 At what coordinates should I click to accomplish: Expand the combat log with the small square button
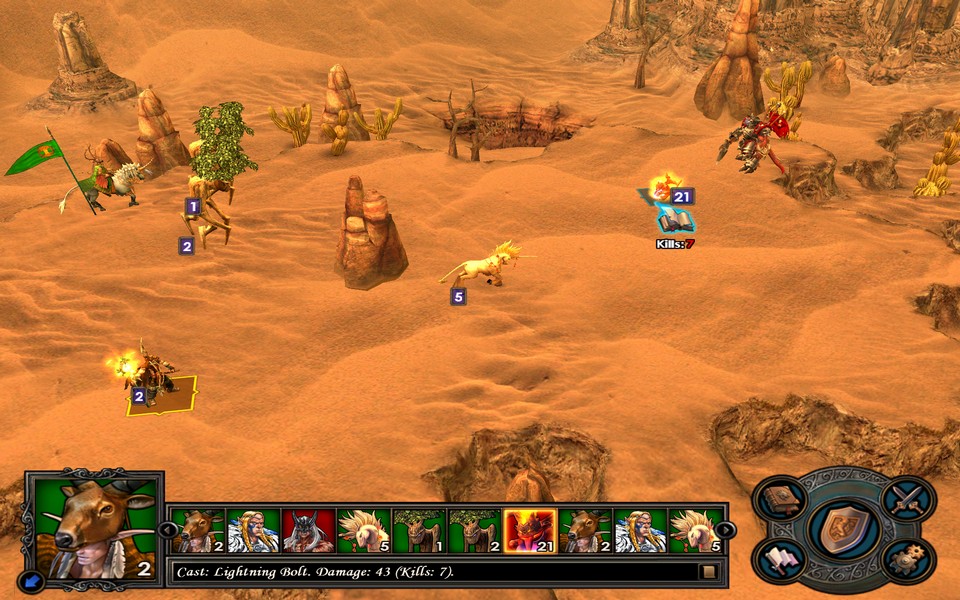(708, 572)
